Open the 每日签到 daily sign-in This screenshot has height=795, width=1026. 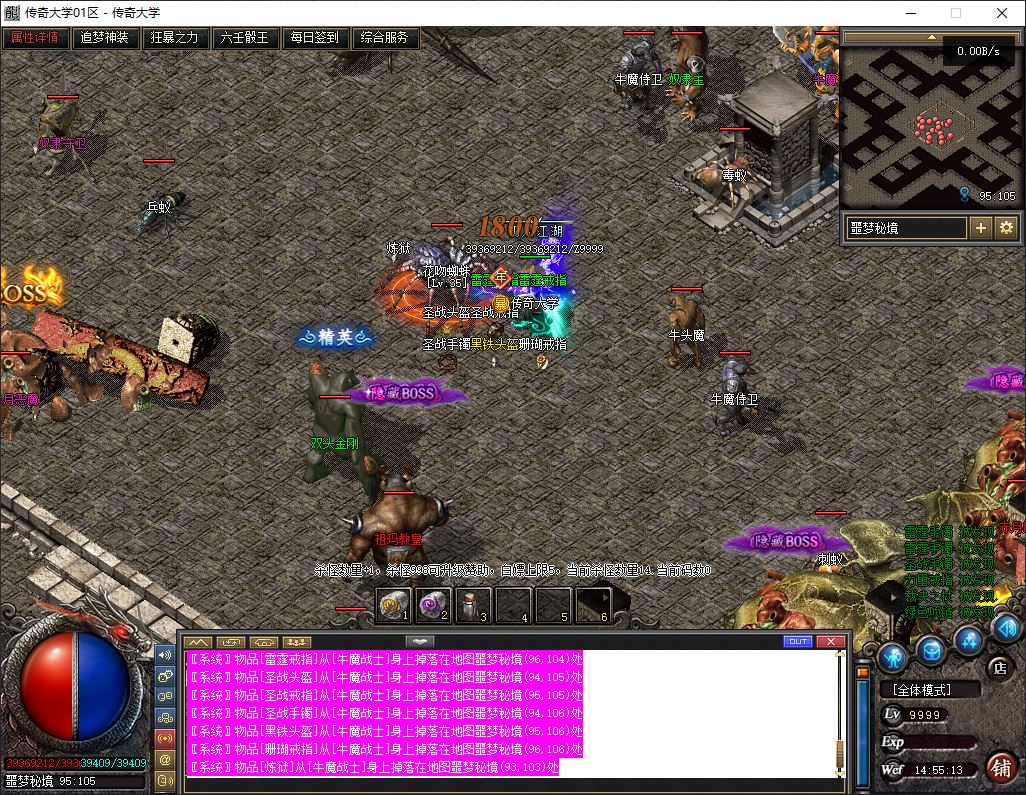coord(315,38)
